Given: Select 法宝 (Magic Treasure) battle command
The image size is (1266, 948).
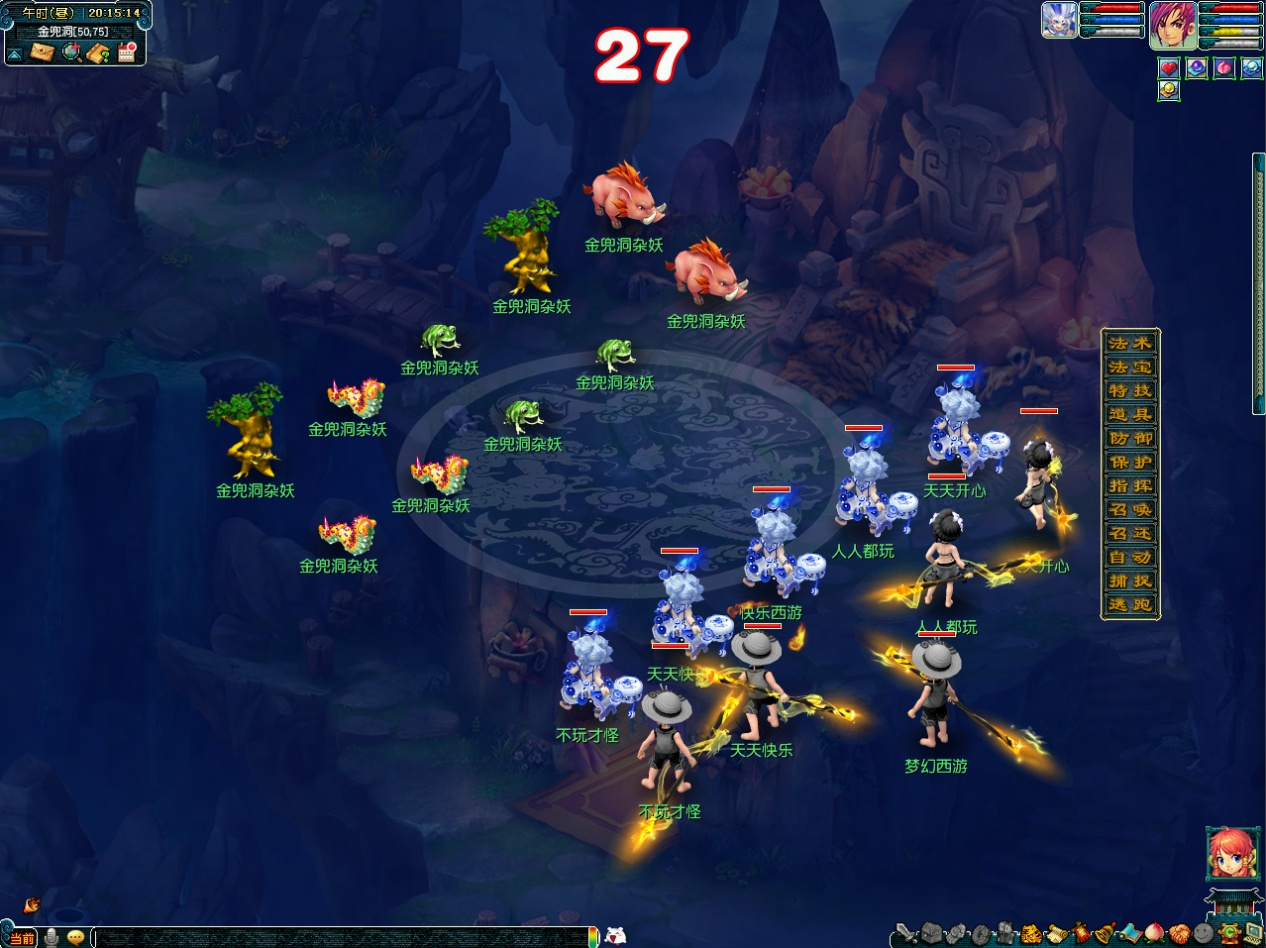Looking at the screenshot, I should click(1130, 367).
